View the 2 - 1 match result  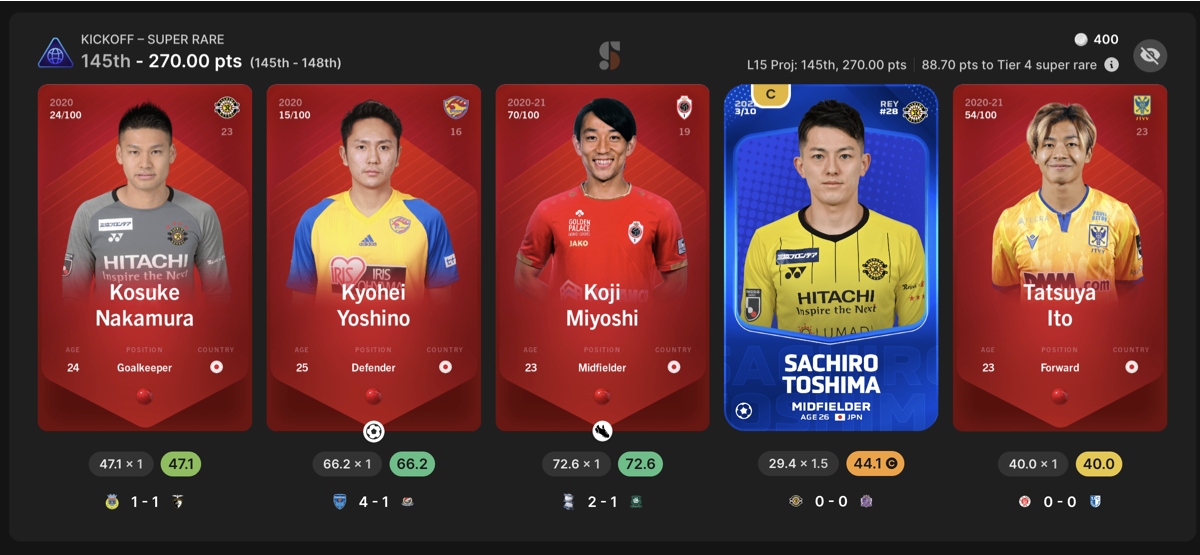602,501
